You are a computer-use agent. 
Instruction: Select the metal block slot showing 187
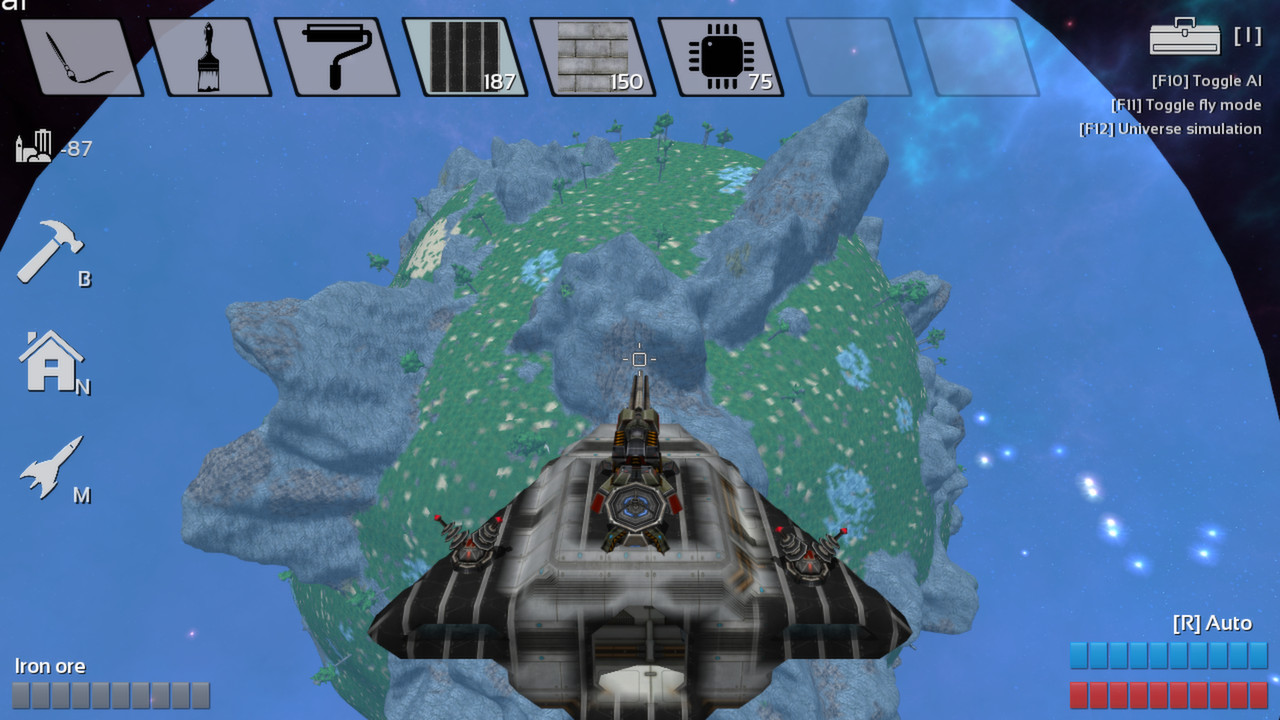pyautogui.click(x=463, y=55)
